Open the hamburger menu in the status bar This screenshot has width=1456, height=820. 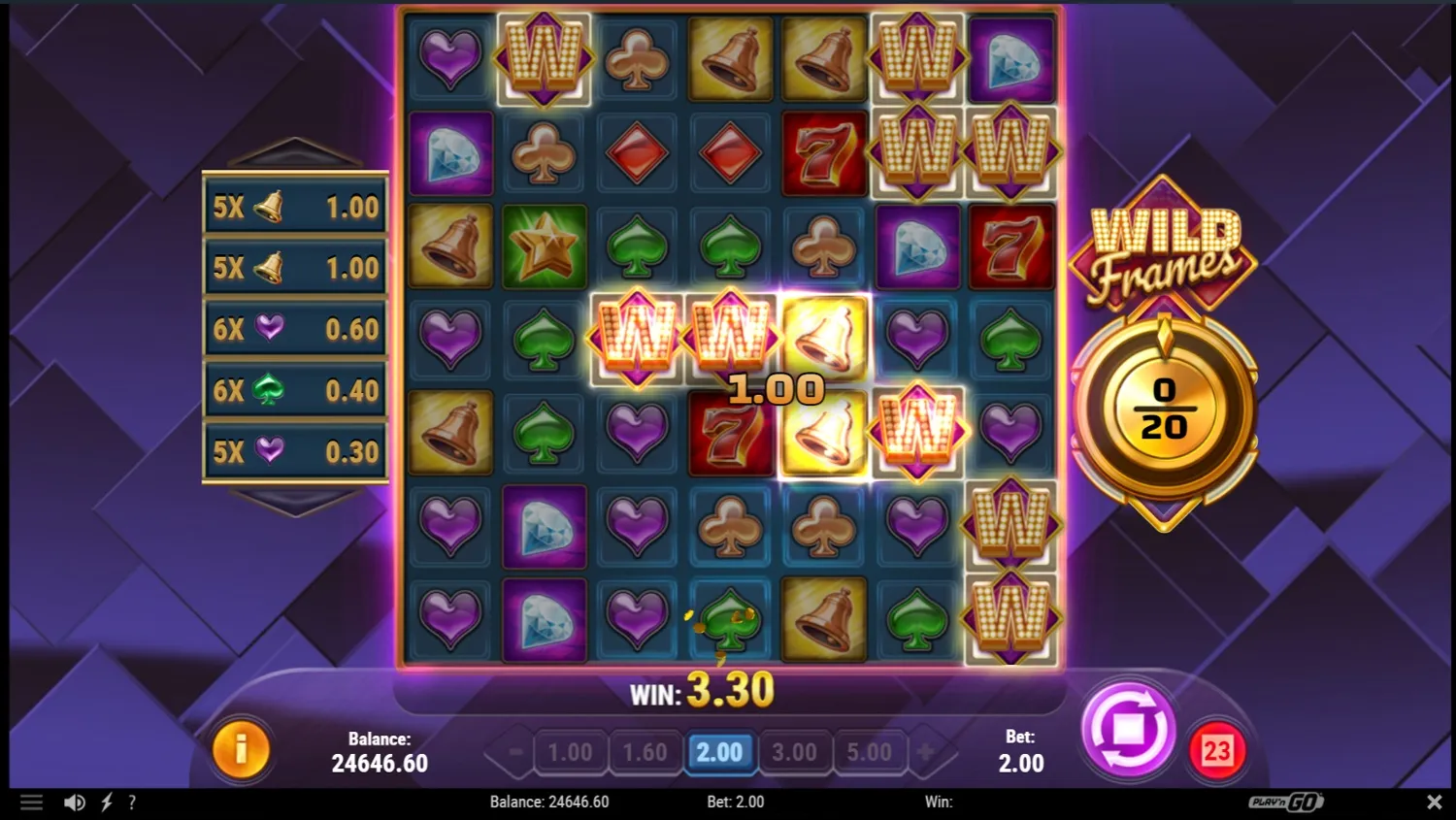pos(32,802)
